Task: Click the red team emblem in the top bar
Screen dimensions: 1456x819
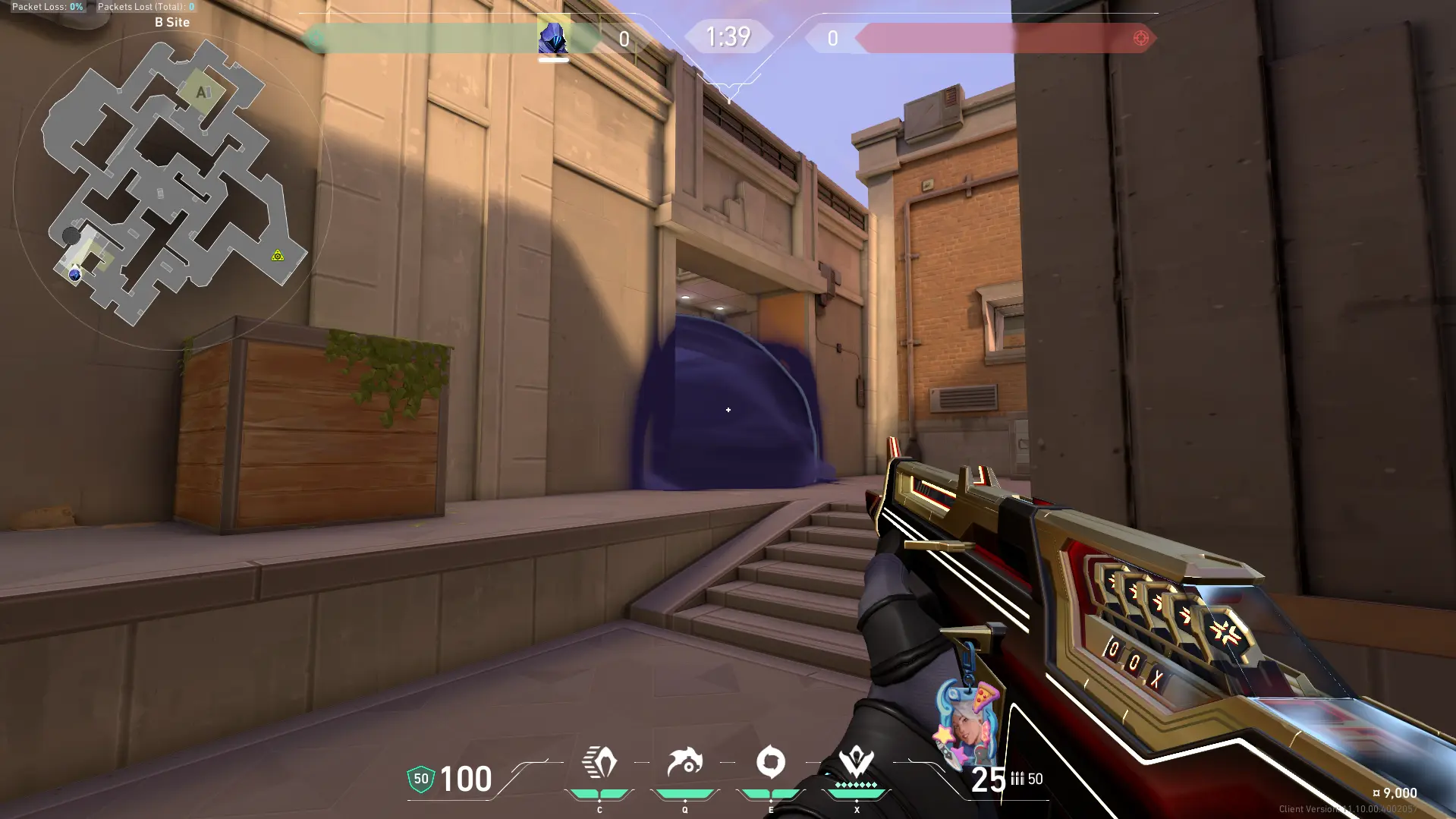Action: [x=1140, y=38]
